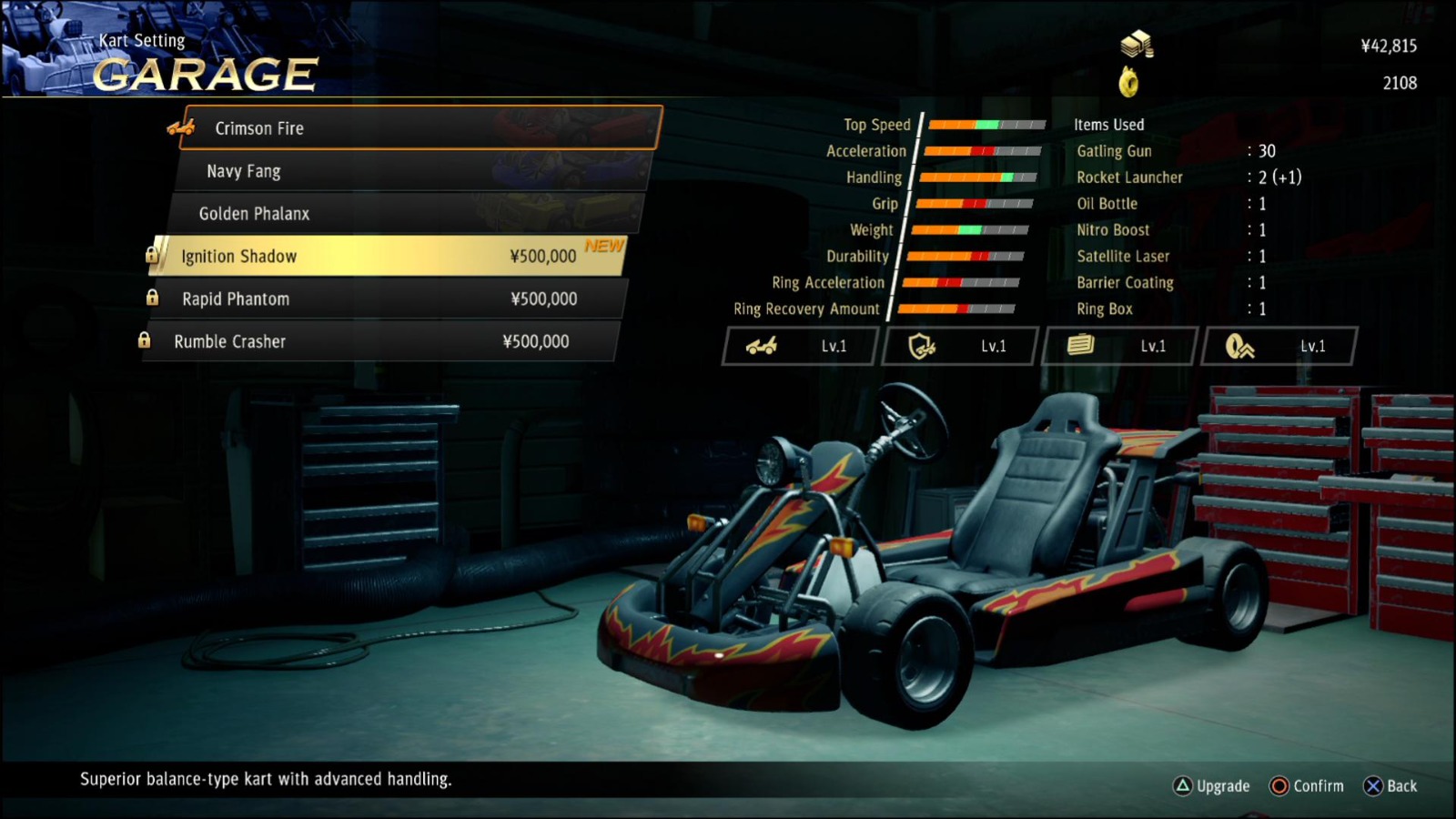This screenshot has height=819, width=1456.
Task: Click the kart icon beside Crimson Fire
Action: click(x=179, y=128)
